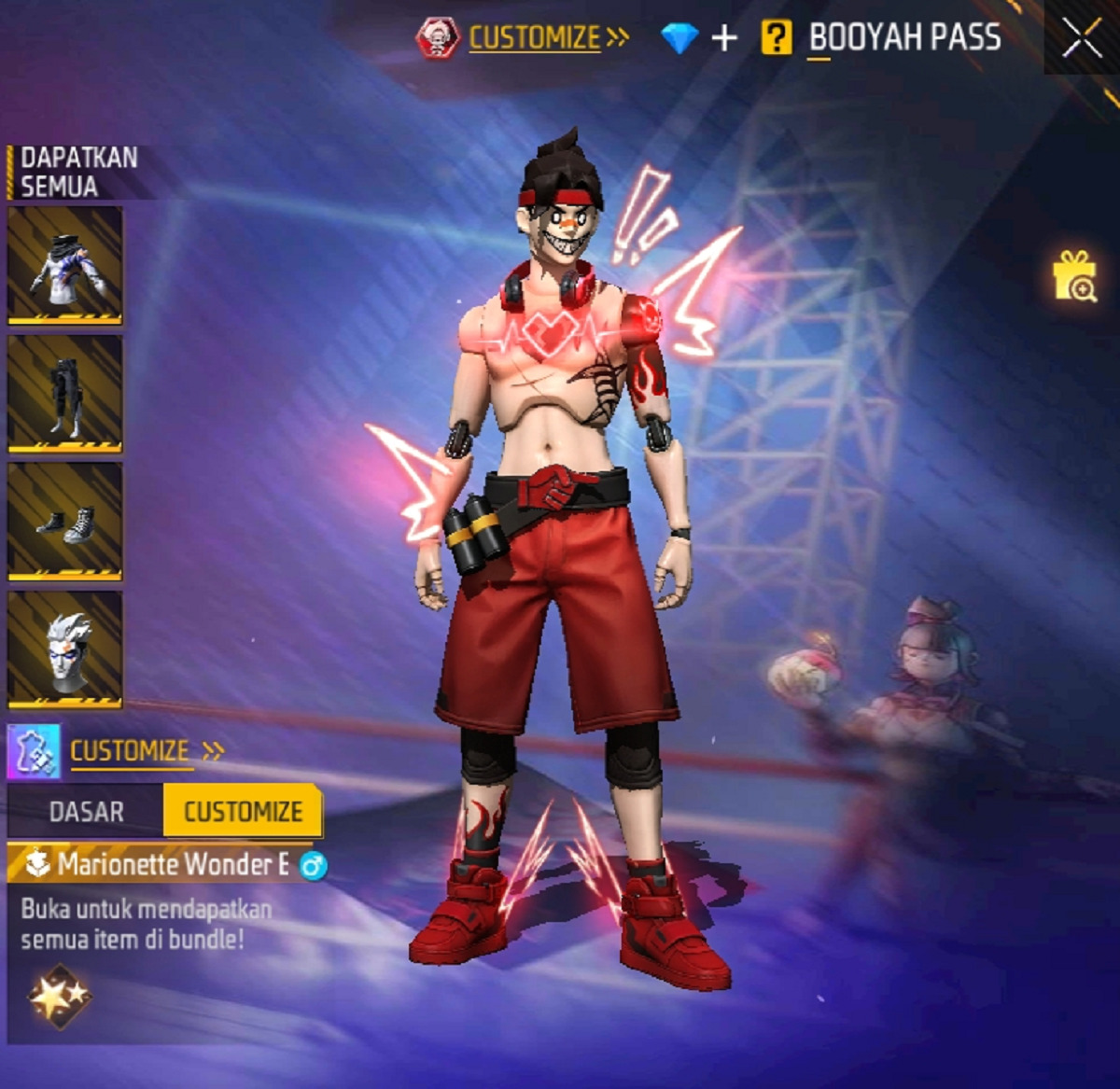1120x1089 pixels.
Task: Close the bundle preview screen
Action: 1082,38
